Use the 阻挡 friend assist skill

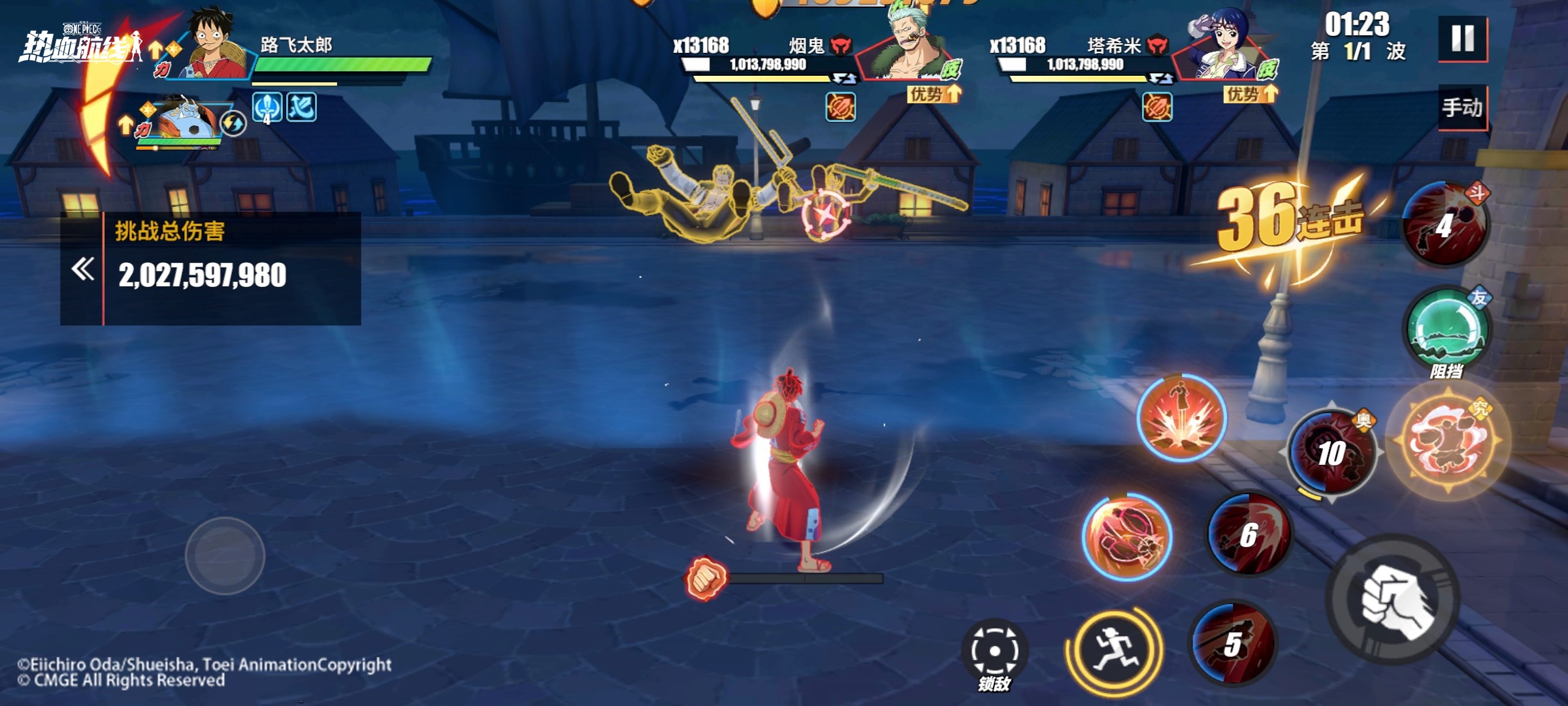click(1447, 329)
